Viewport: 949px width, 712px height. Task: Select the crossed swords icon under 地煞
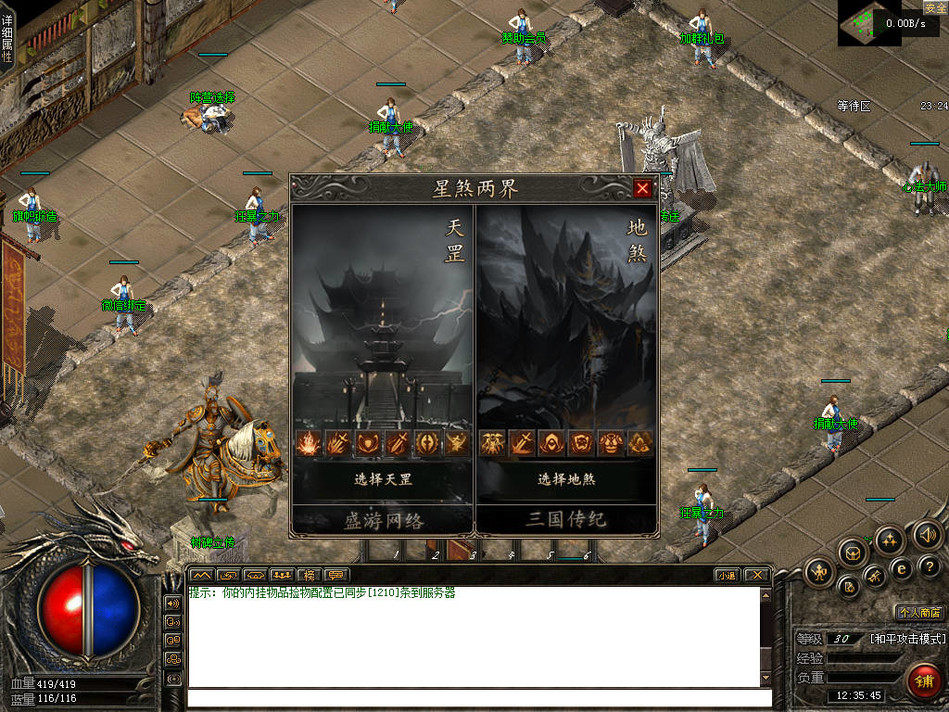523,443
